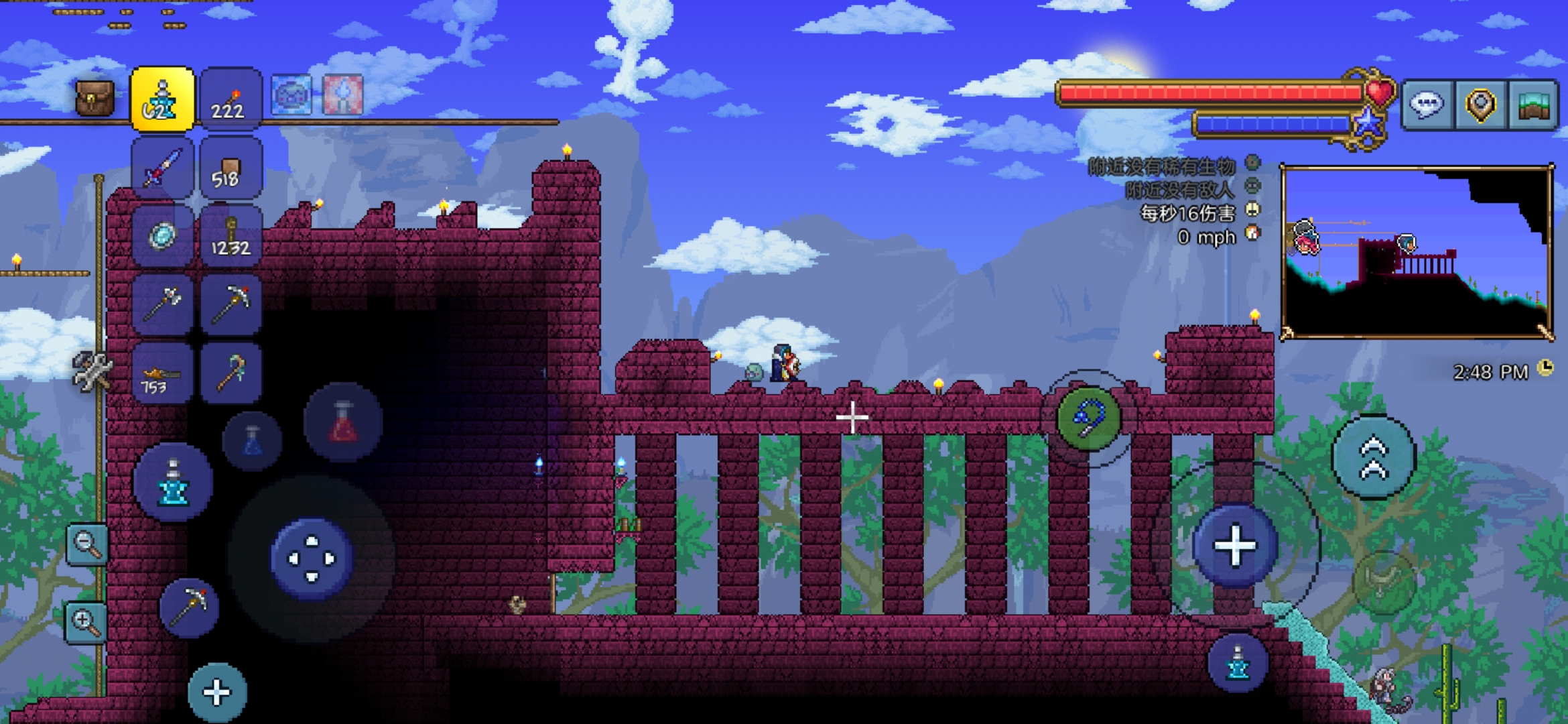Click the zoom-in magnifier button
This screenshot has width=1568, height=724.
[x=86, y=622]
